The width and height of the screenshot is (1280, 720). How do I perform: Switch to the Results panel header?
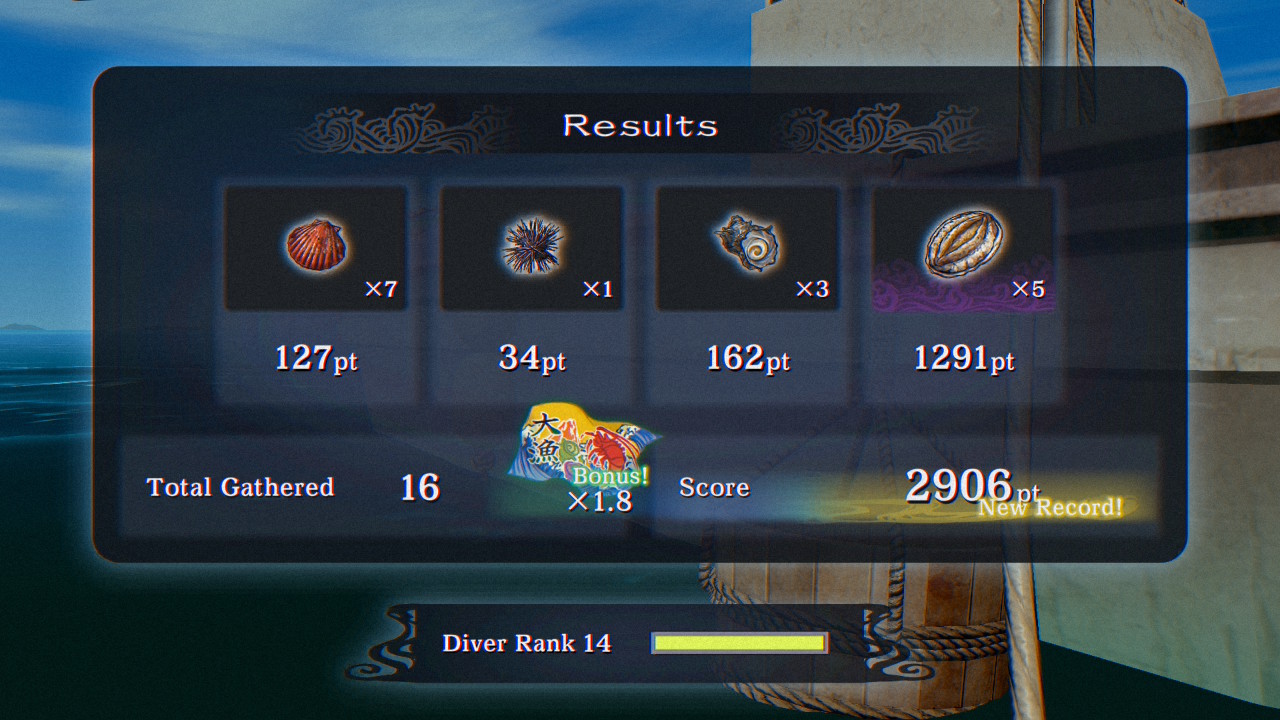(641, 125)
